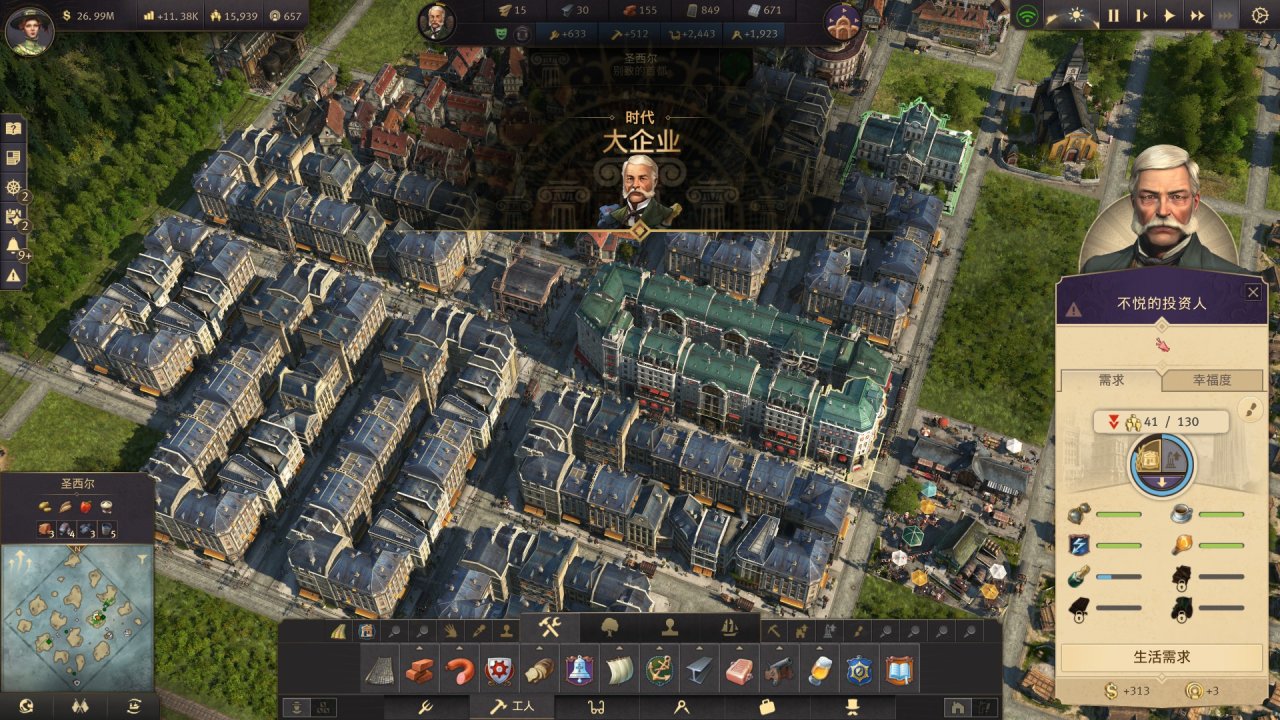Open the ship construction category tab
This screenshot has height=720, width=1280.
(x=730, y=628)
